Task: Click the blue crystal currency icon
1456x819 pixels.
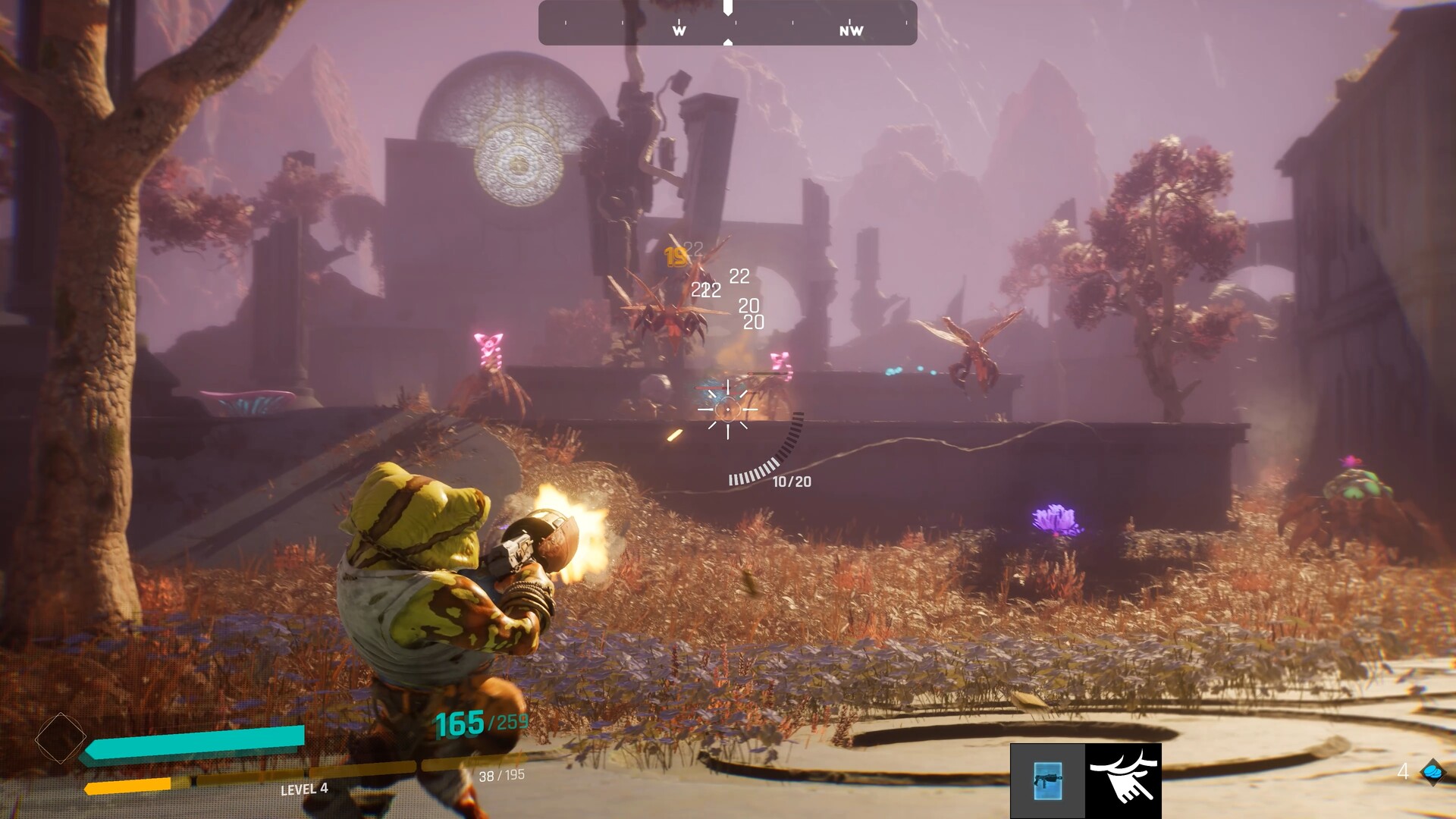Action: click(1432, 772)
